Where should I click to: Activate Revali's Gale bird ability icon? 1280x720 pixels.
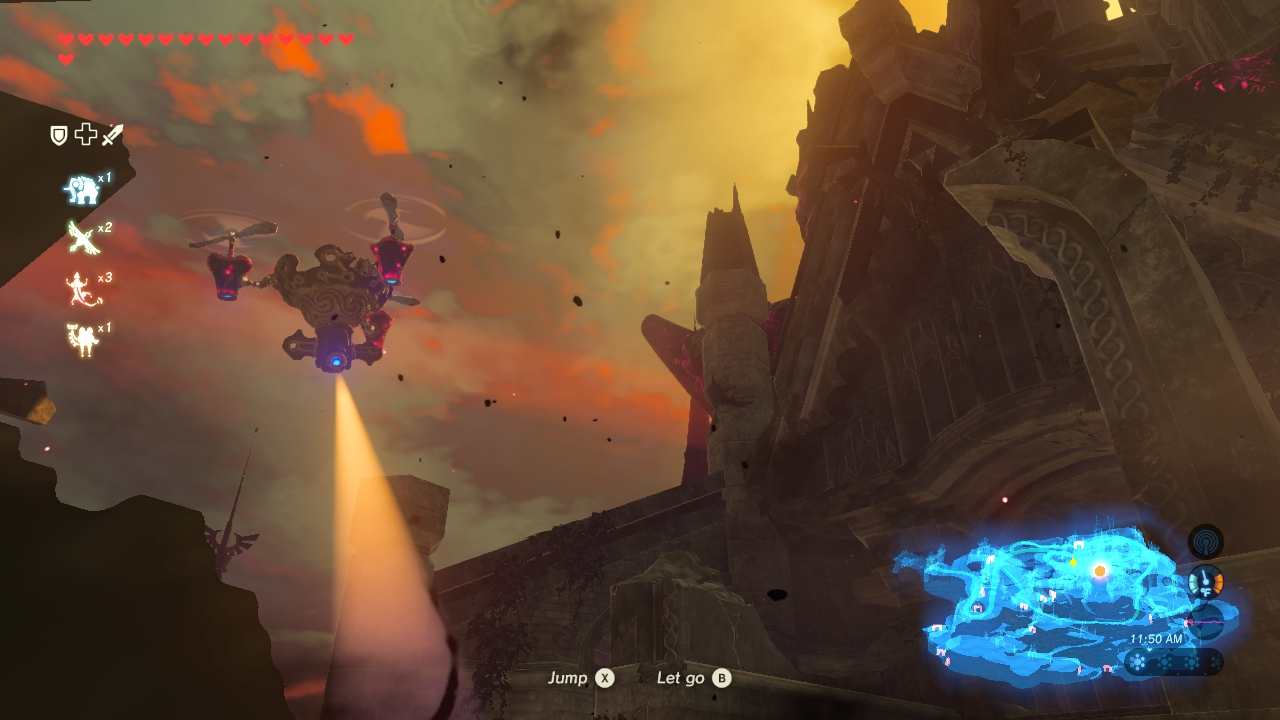click(x=82, y=238)
